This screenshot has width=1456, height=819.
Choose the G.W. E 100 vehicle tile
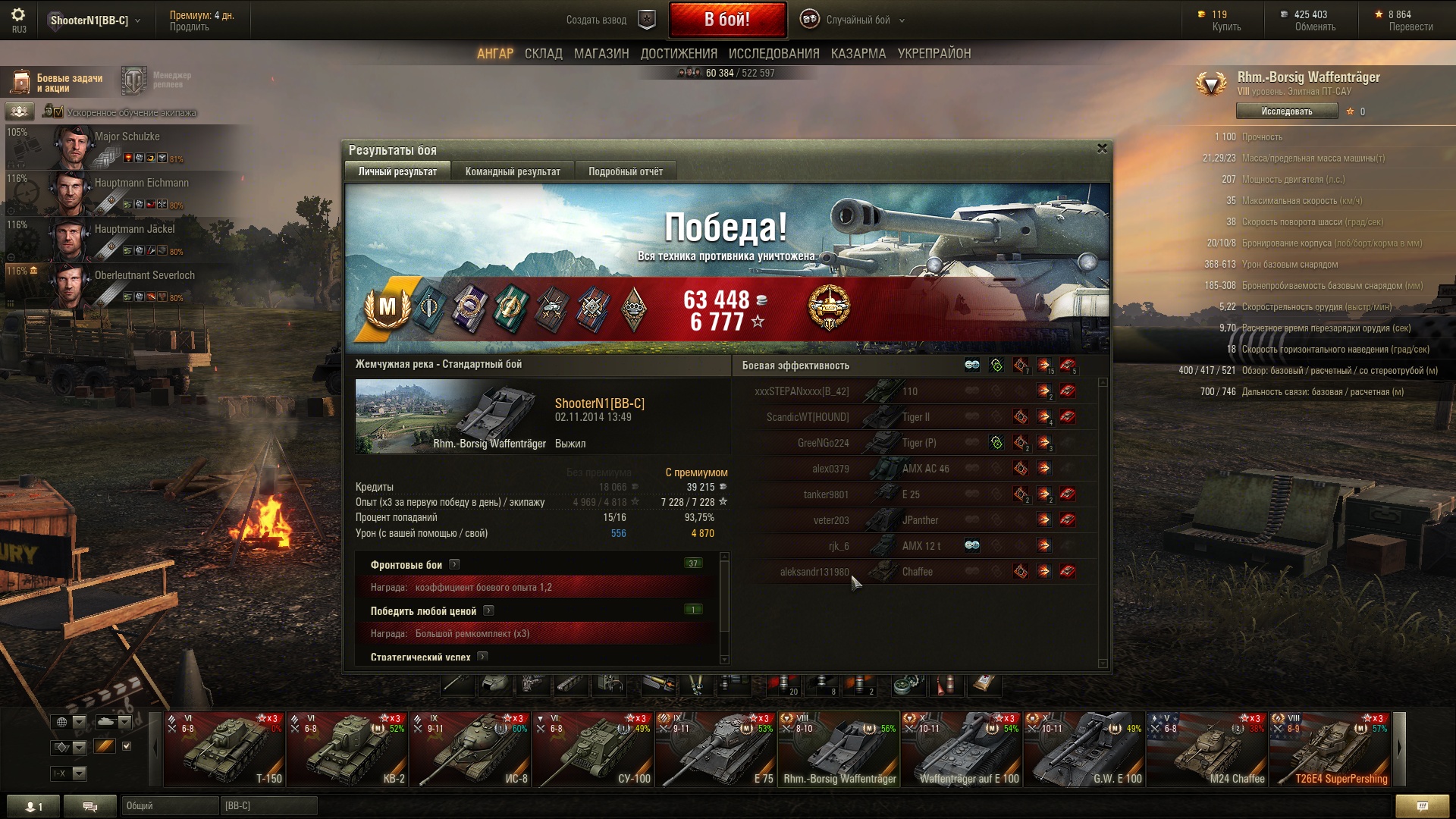click(1084, 748)
